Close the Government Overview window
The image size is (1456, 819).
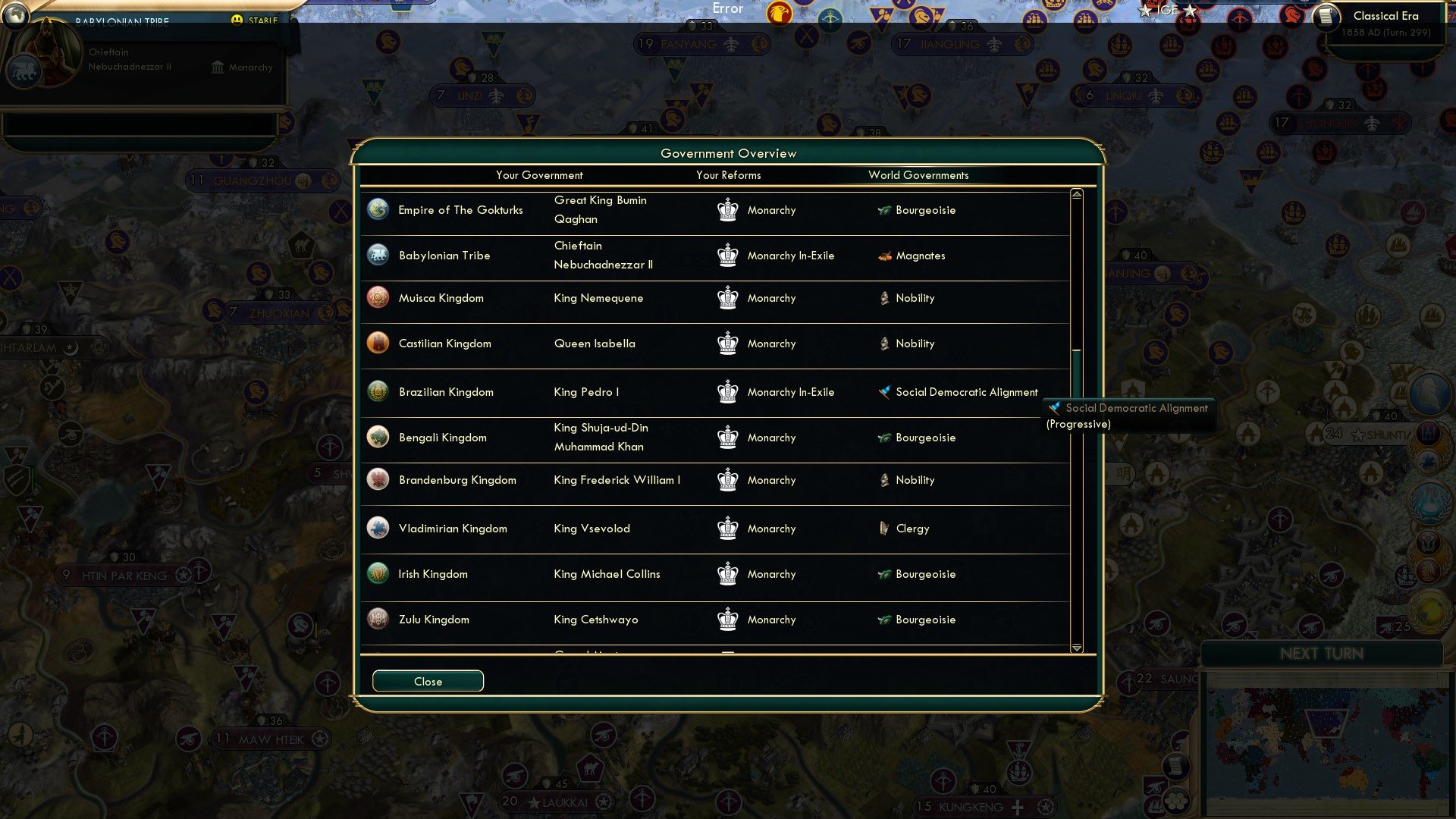[428, 681]
